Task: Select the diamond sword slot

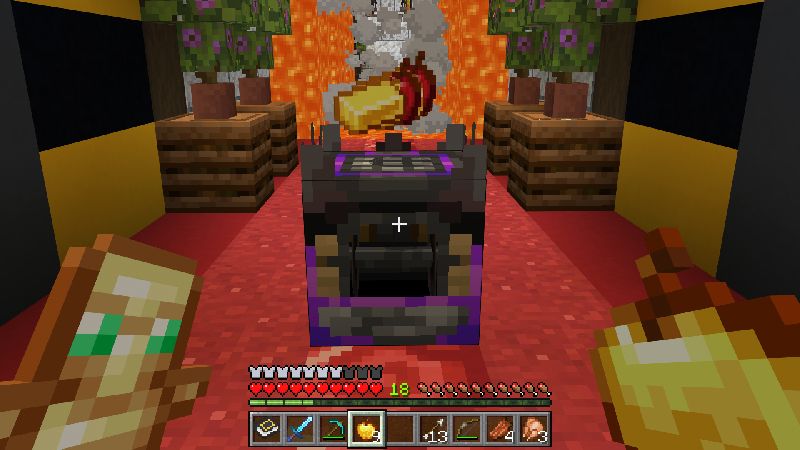Action: pyautogui.click(x=299, y=429)
